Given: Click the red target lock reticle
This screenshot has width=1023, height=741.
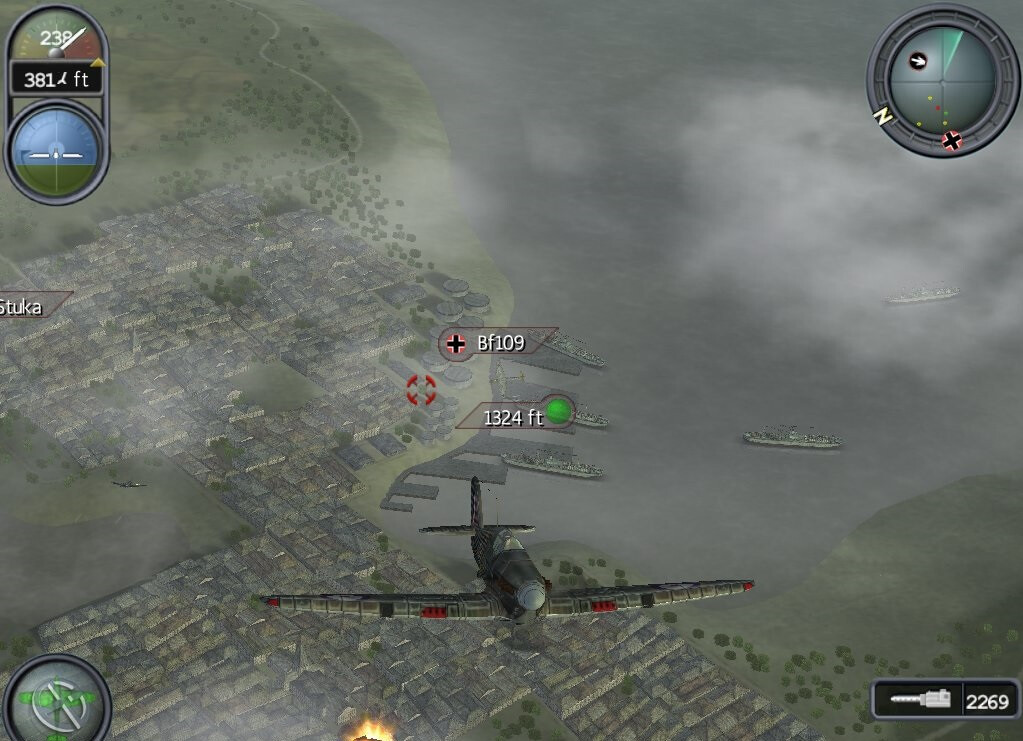Looking at the screenshot, I should 421,389.
